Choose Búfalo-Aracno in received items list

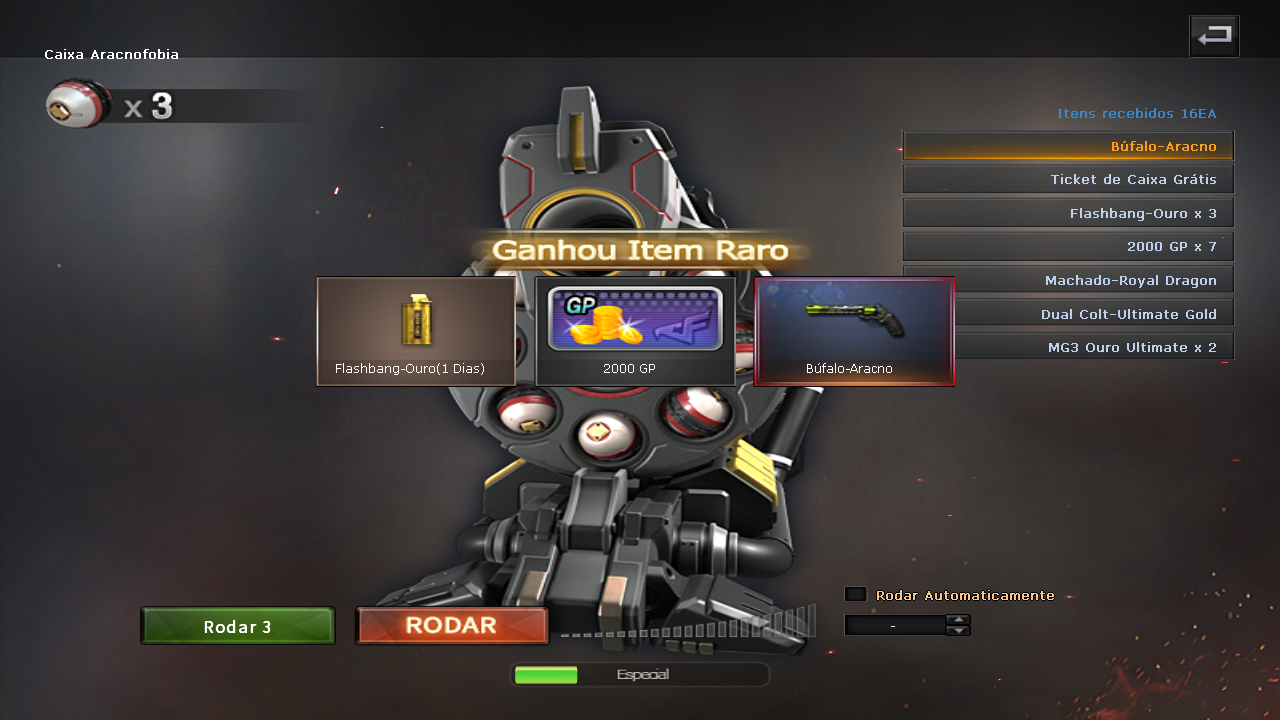pyautogui.click(x=1068, y=146)
